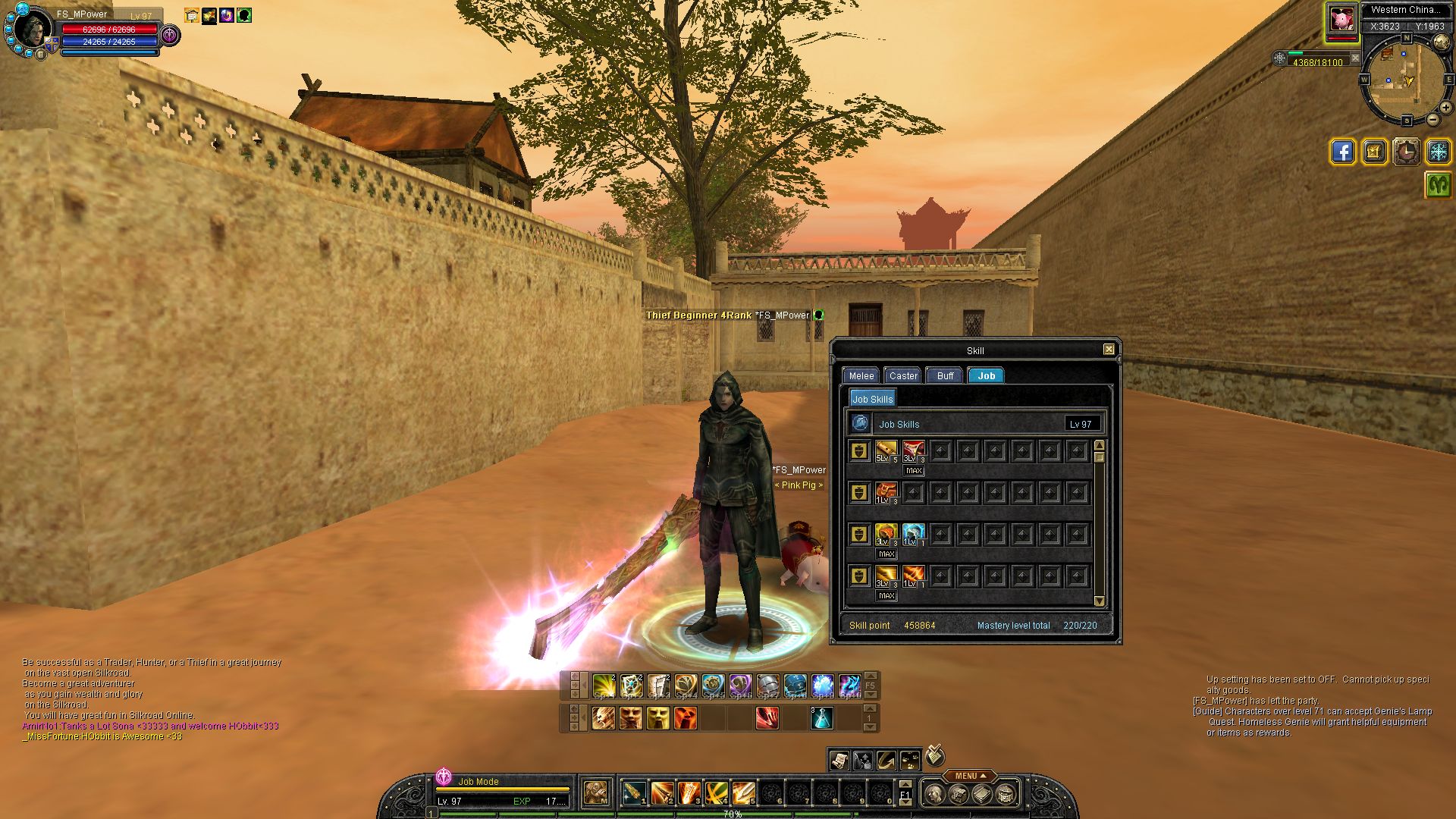Open the Caster skill tab
The image size is (1456, 819).
coord(902,375)
